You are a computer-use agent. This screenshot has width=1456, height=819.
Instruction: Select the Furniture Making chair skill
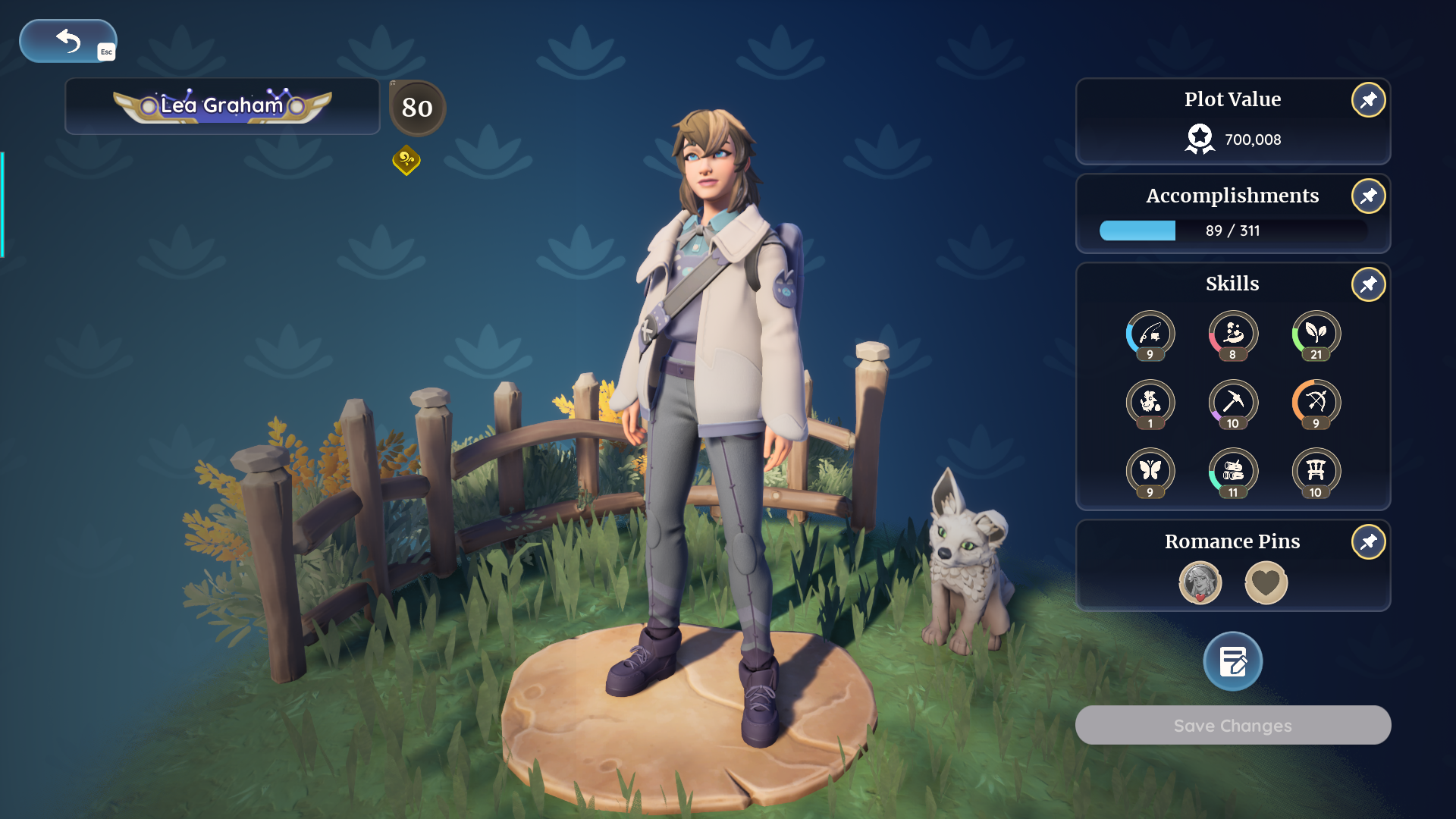pyautogui.click(x=1316, y=472)
